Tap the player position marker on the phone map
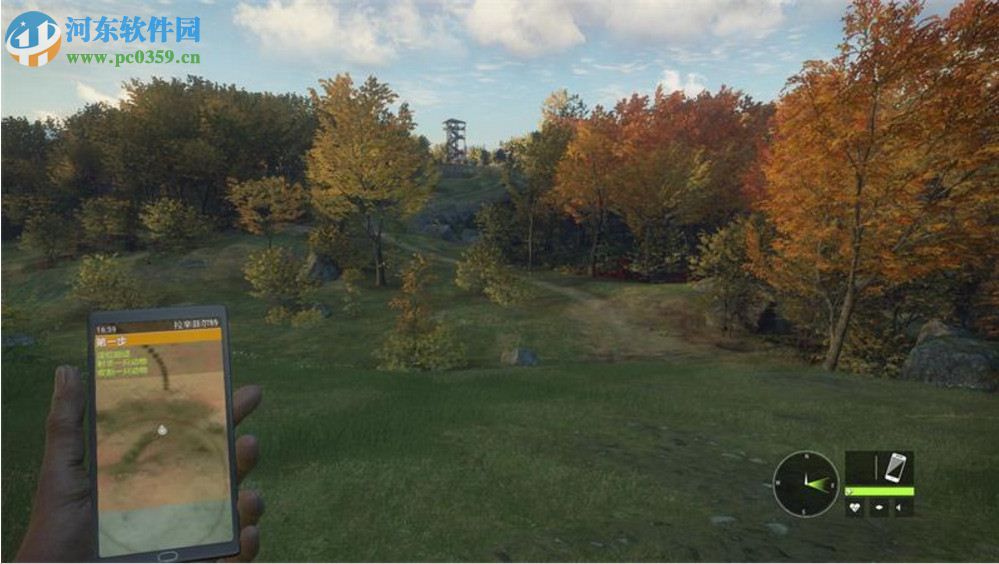The image size is (999, 564). point(163,428)
